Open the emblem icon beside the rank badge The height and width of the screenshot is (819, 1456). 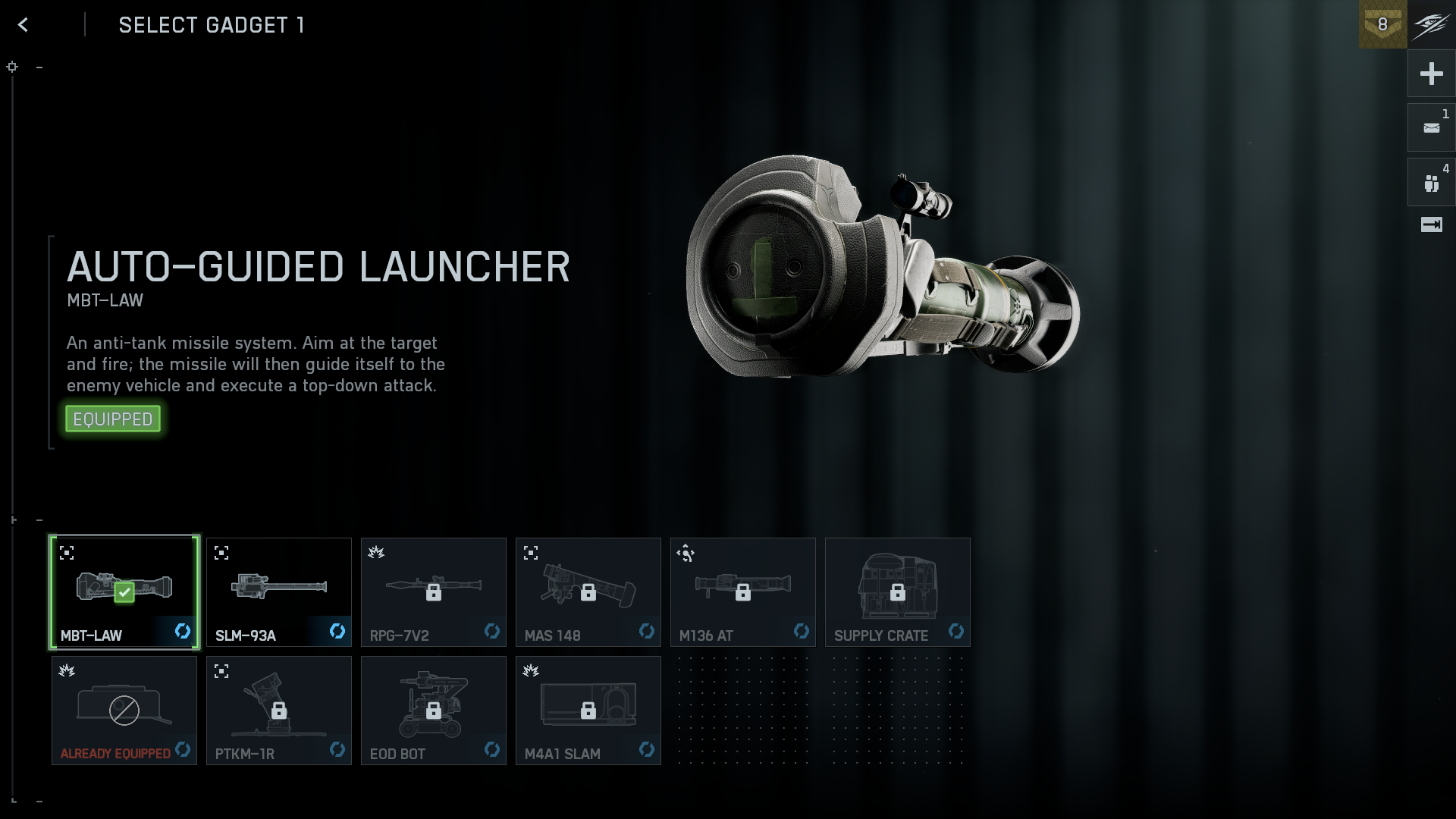1432,24
